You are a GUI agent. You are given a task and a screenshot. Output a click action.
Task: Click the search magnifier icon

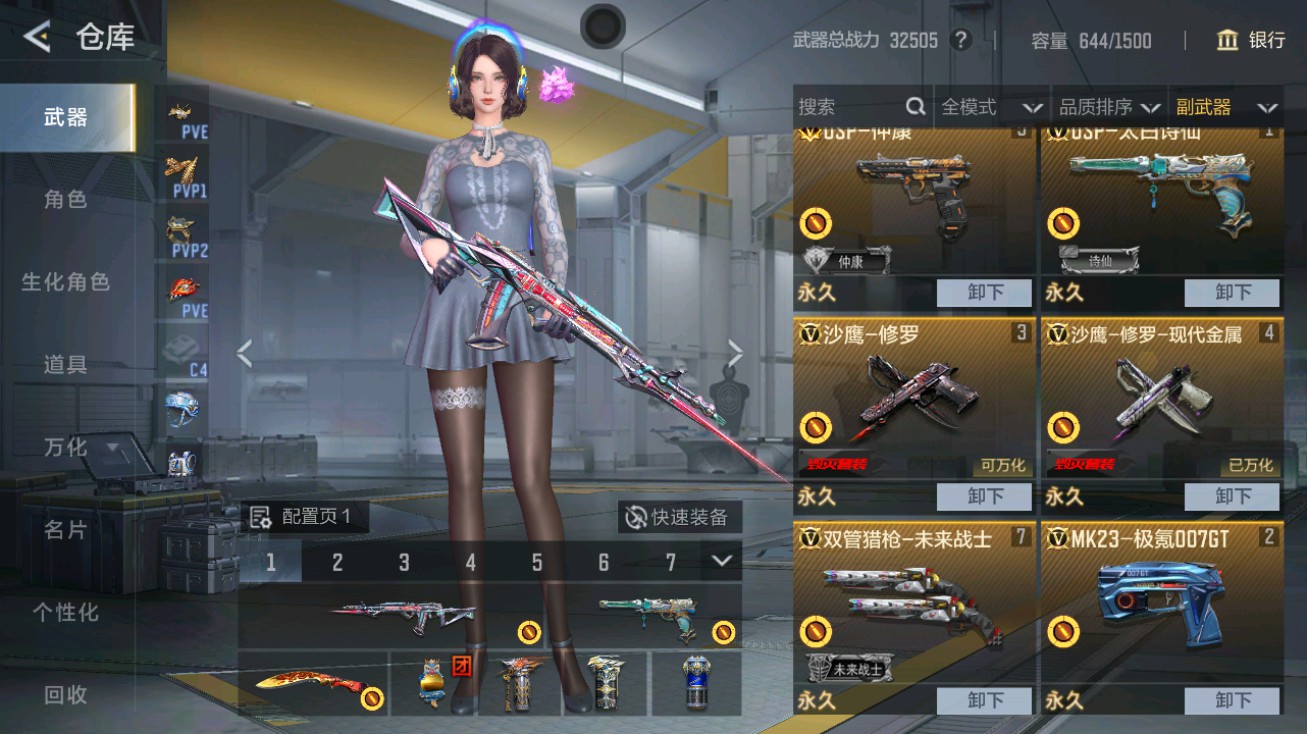915,106
